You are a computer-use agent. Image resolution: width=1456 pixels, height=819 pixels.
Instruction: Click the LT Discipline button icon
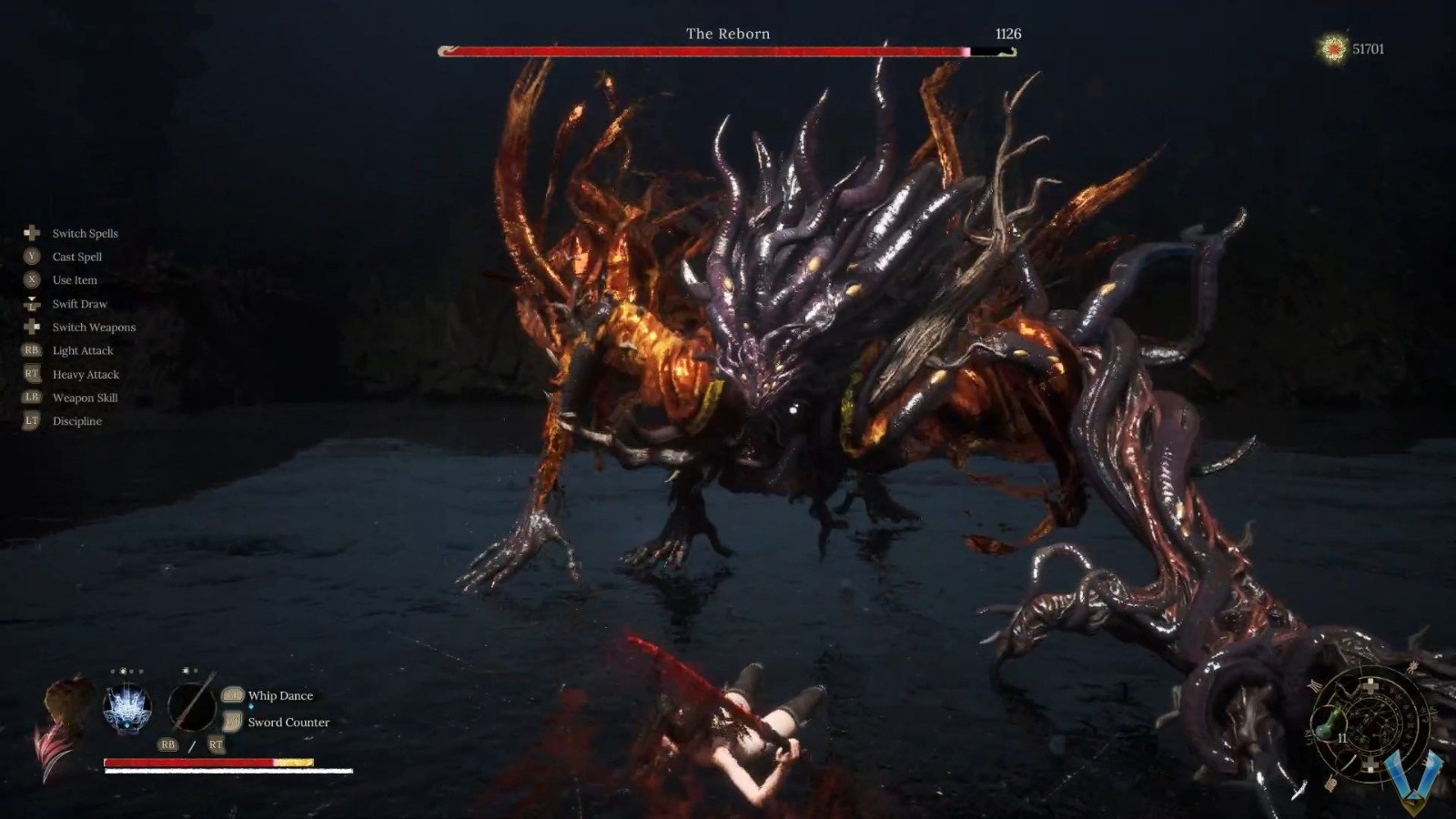click(x=30, y=421)
